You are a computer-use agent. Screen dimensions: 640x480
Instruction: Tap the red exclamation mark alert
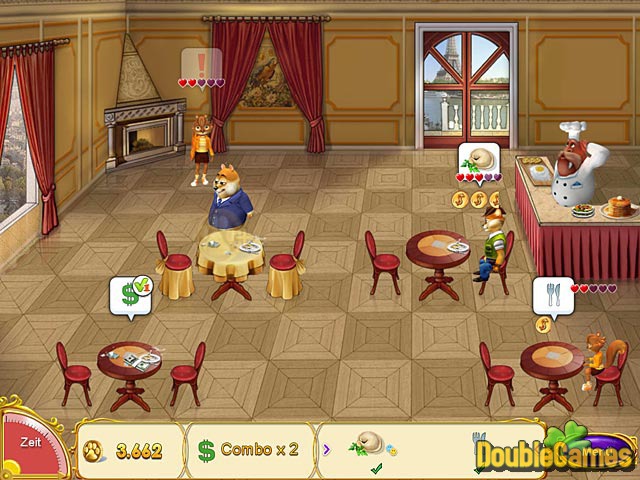click(x=201, y=64)
